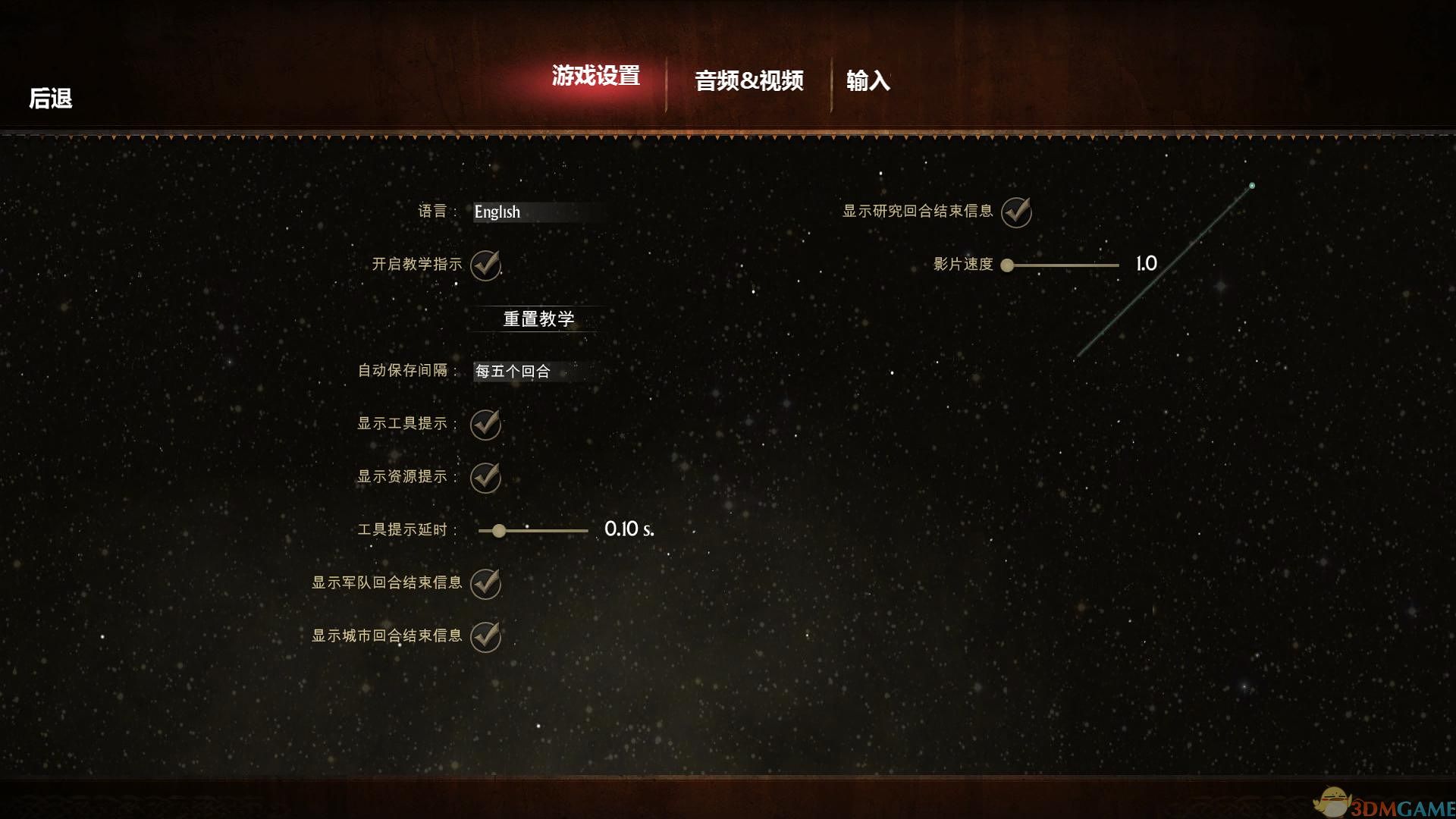
Task: Switch to the 音频&视频 tab
Action: [750, 80]
